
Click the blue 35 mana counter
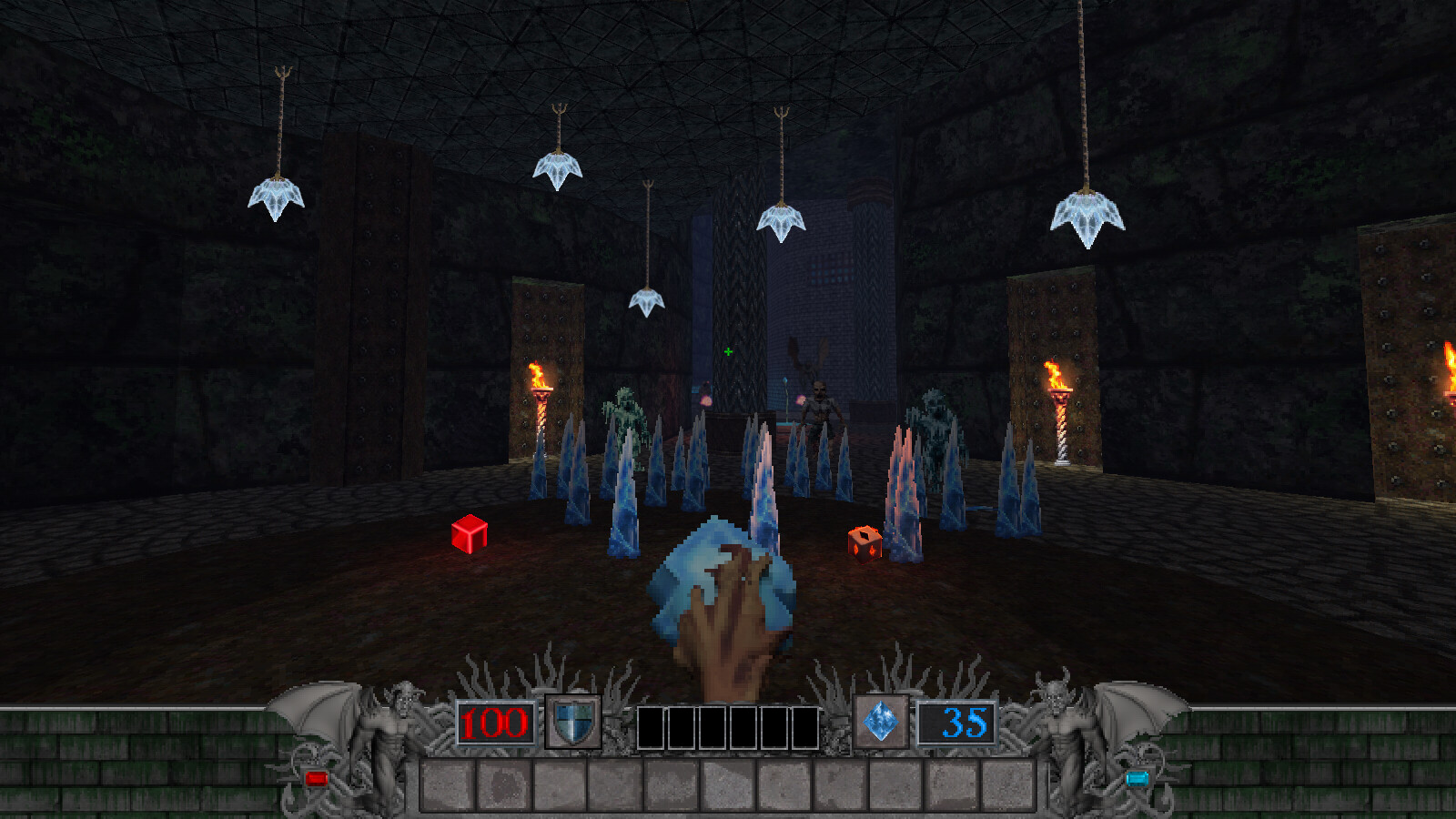click(x=956, y=722)
